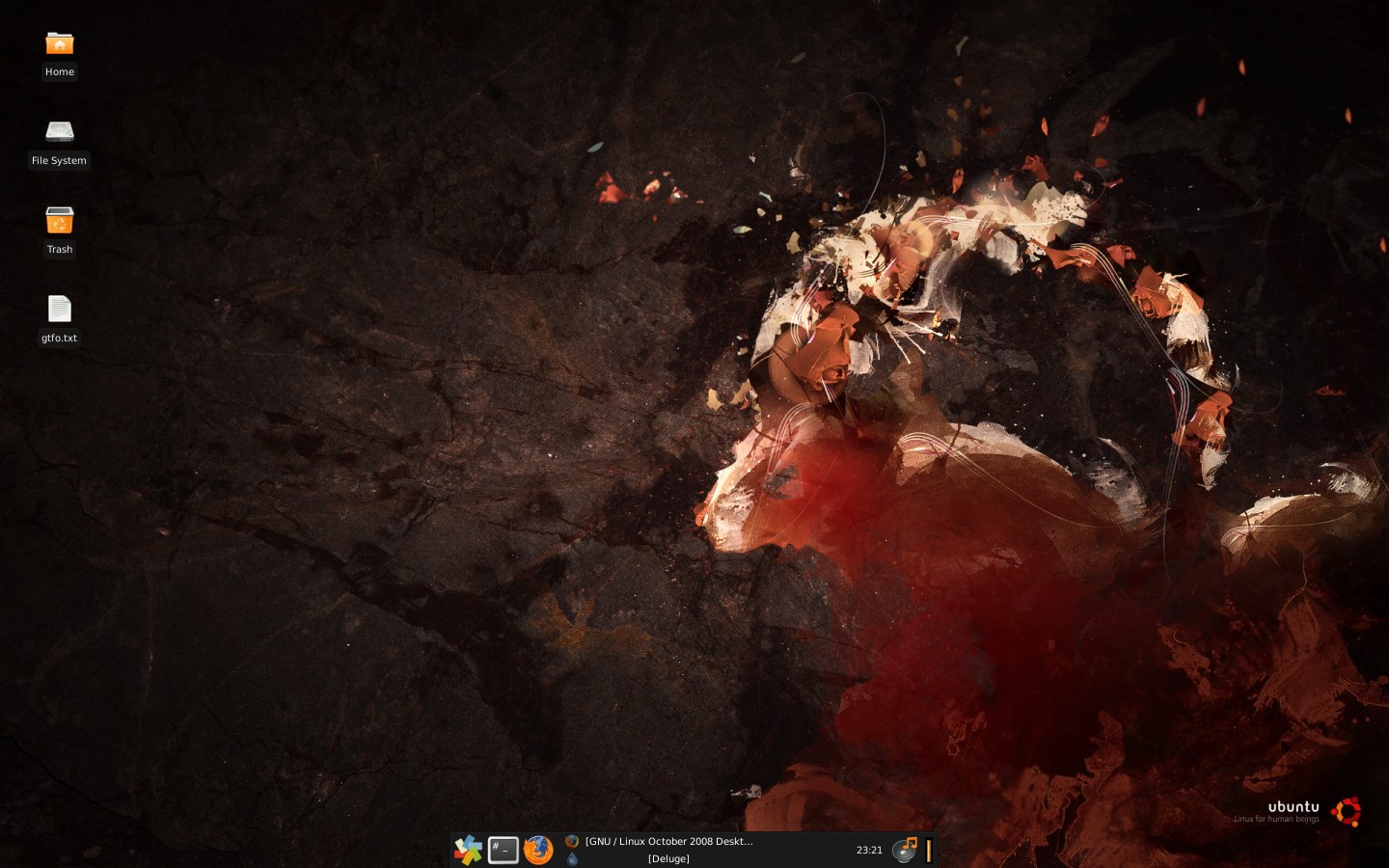
Task: Select the gtfo.txt file
Action: tap(59, 310)
